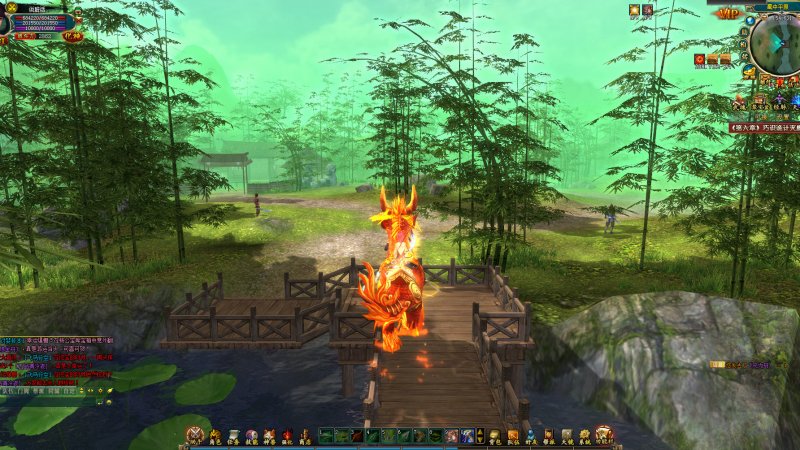Viewport: 800px width, 450px height.
Task: Open the treasure chest icon below minimap
Action: (x=760, y=101)
